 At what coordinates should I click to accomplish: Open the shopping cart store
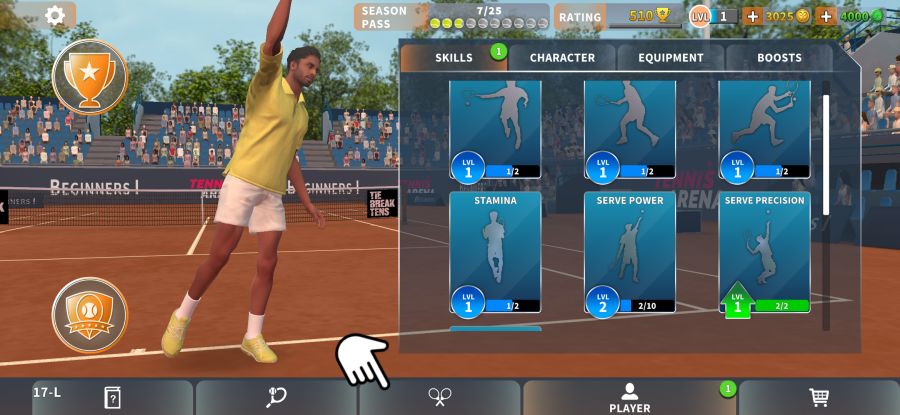click(819, 398)
